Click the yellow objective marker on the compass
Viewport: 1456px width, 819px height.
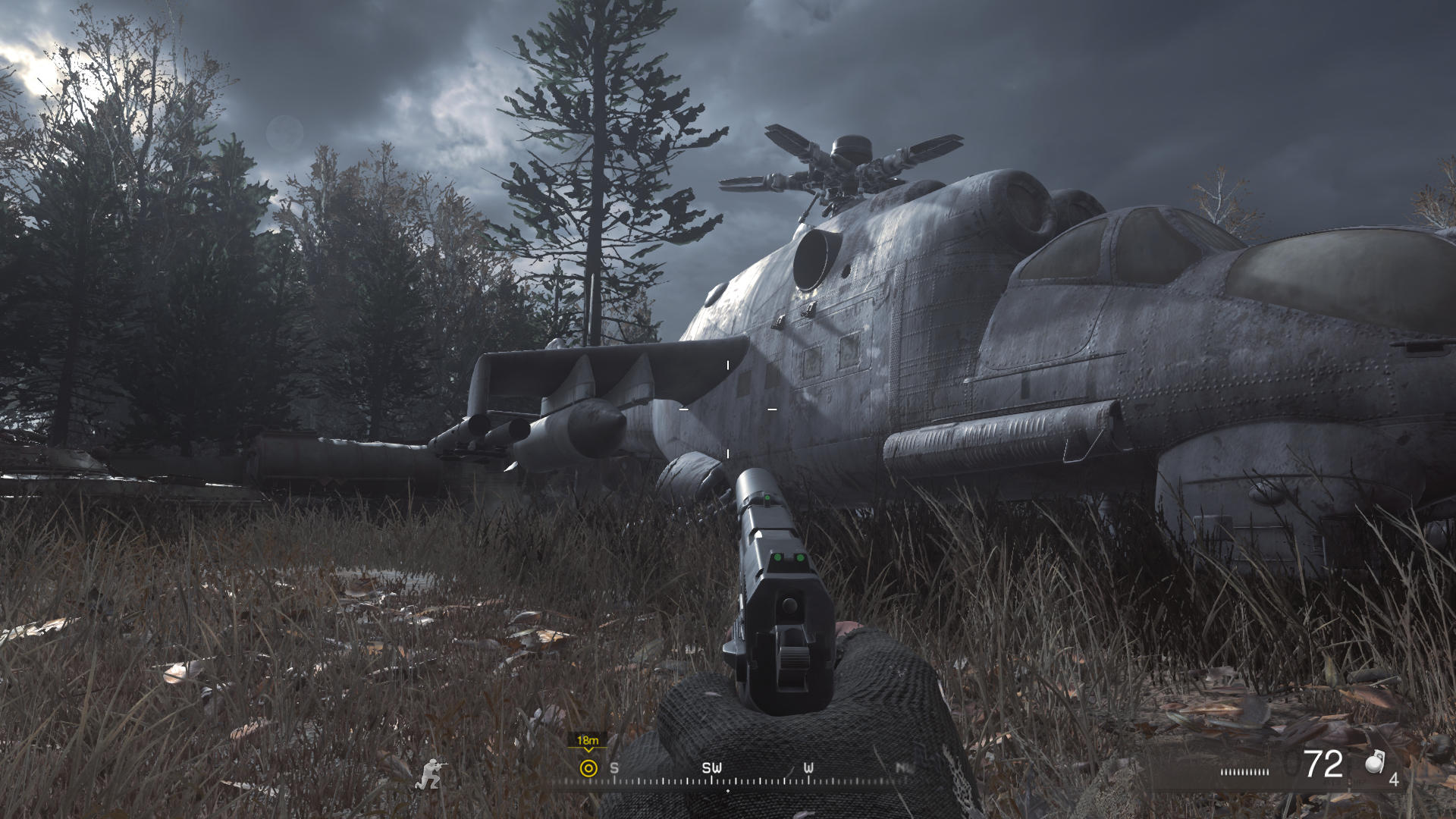click(x=588, y=768)
